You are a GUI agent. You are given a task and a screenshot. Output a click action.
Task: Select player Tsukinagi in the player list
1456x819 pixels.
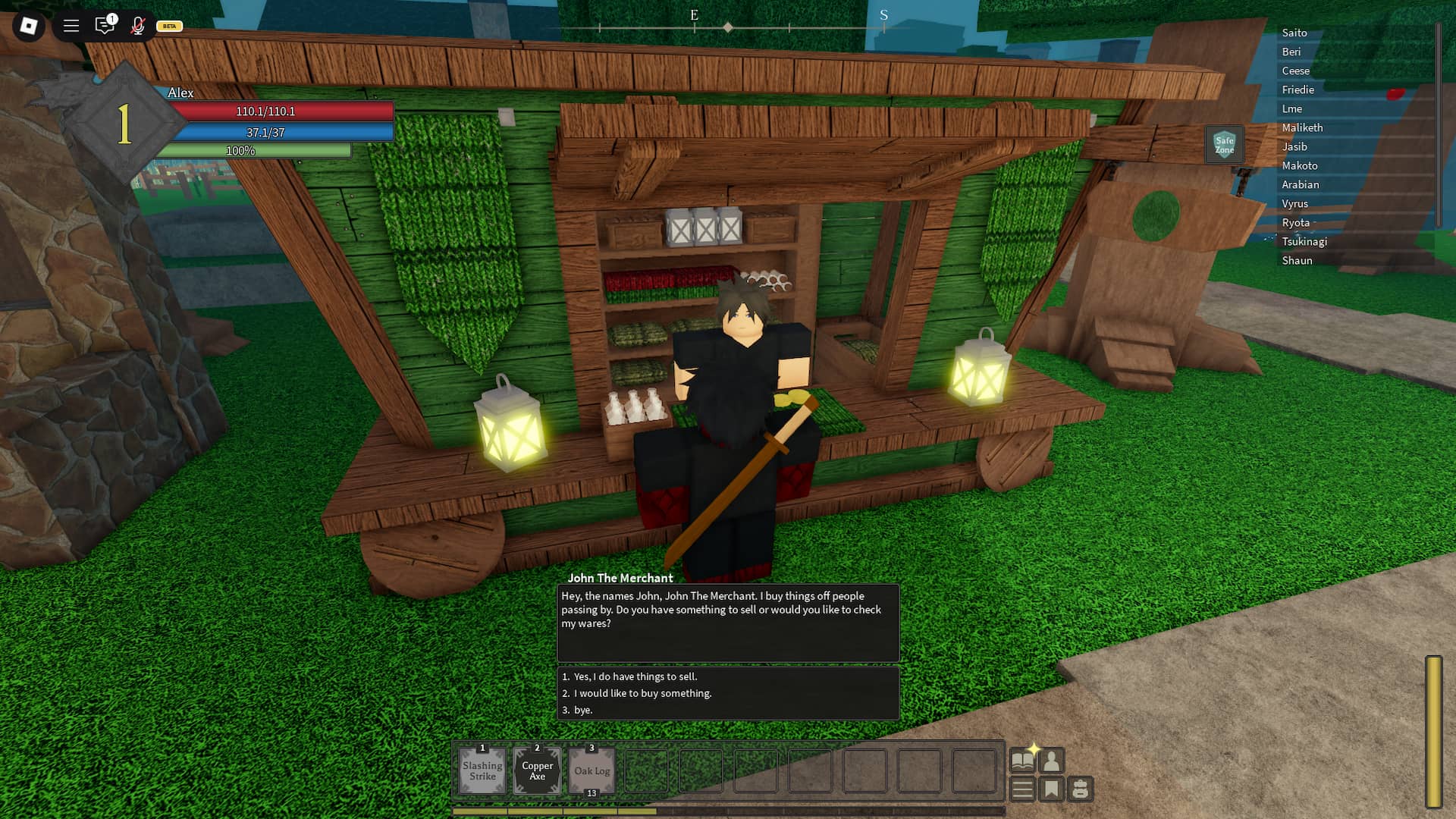[x=1304, y=241]
